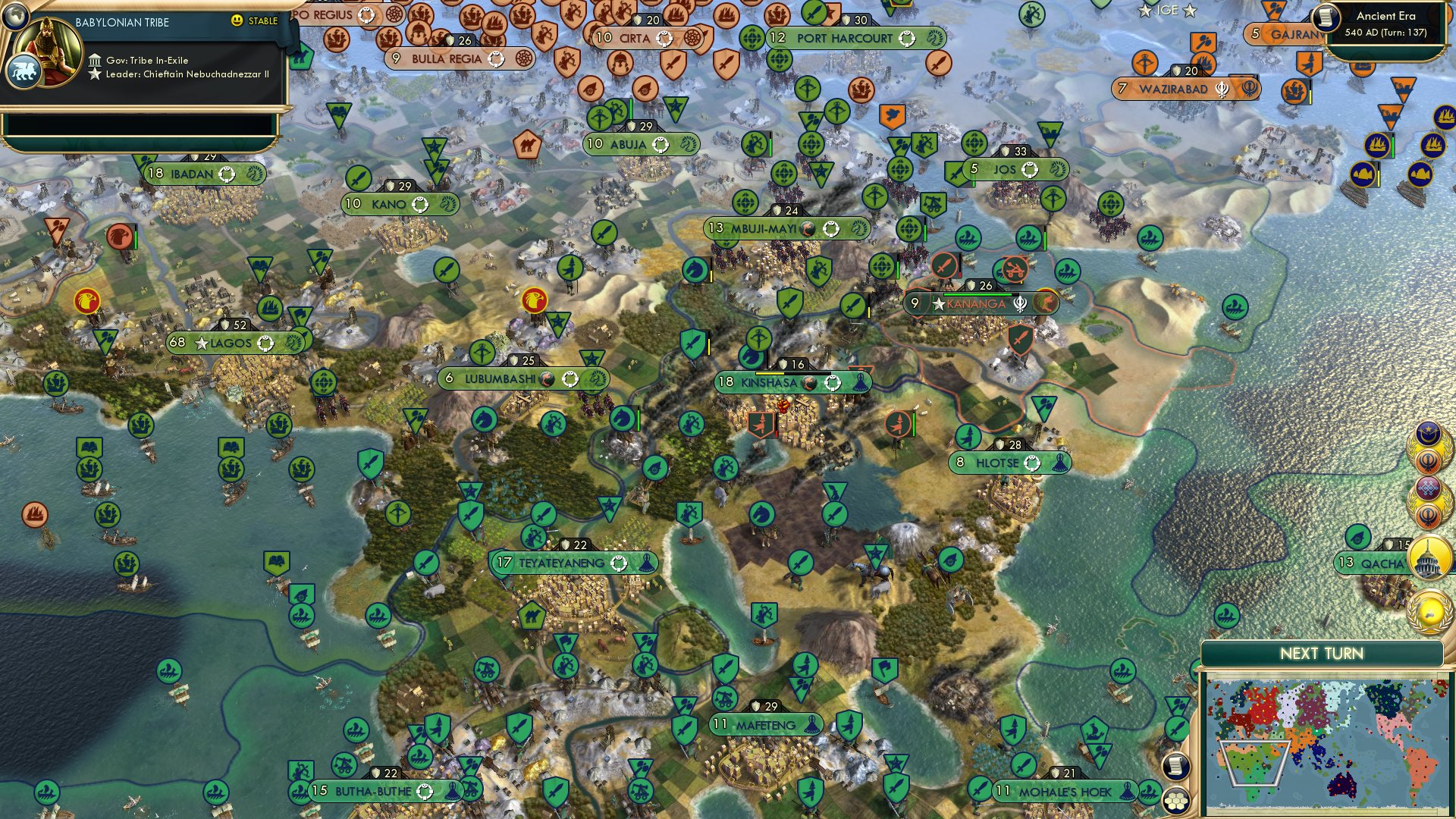
Task: Click the horseman unit flag near Lubumbashi
Action: click(x=484, y=419)
